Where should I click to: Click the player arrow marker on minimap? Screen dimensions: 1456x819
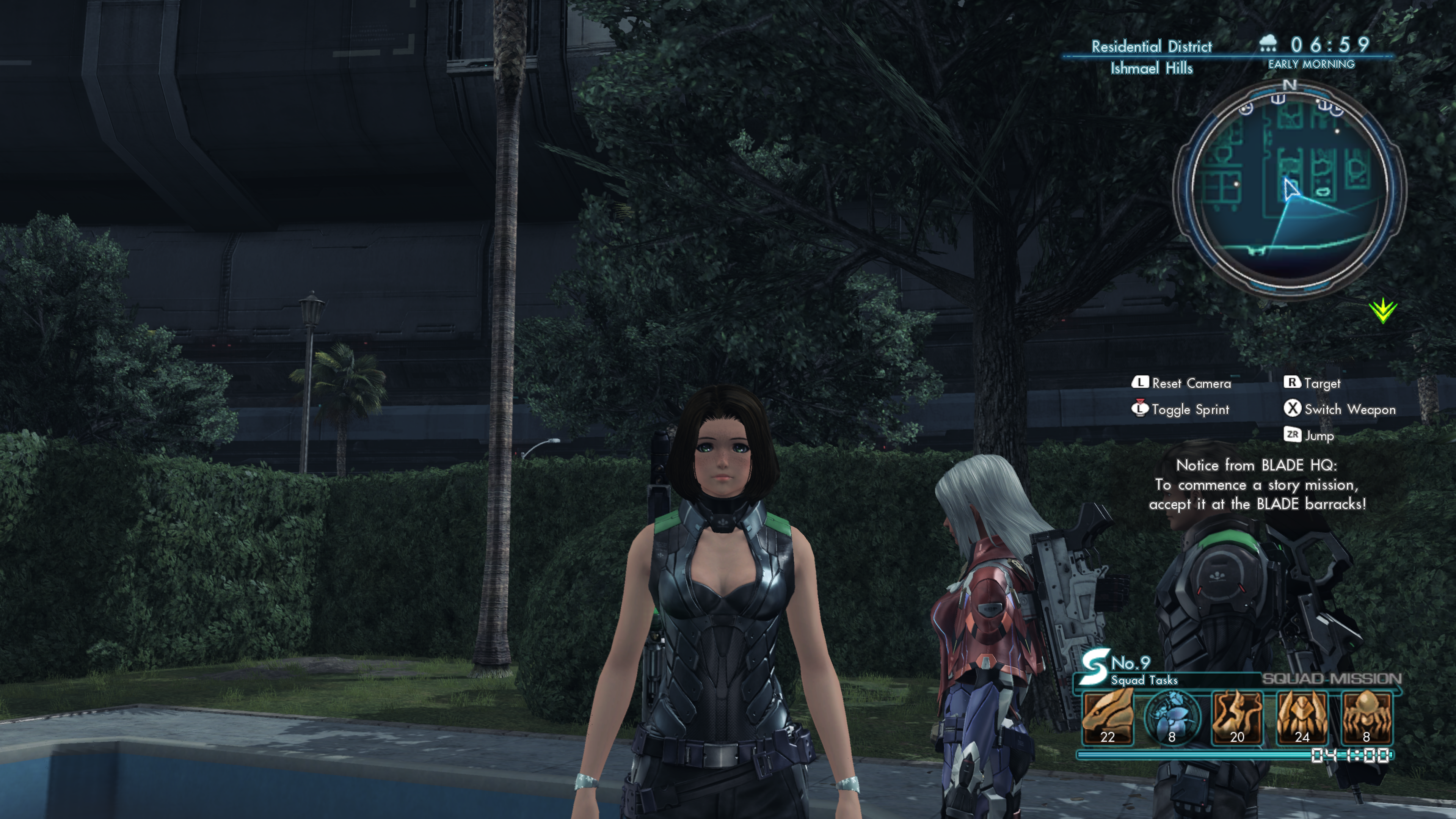coord(1290,189)
